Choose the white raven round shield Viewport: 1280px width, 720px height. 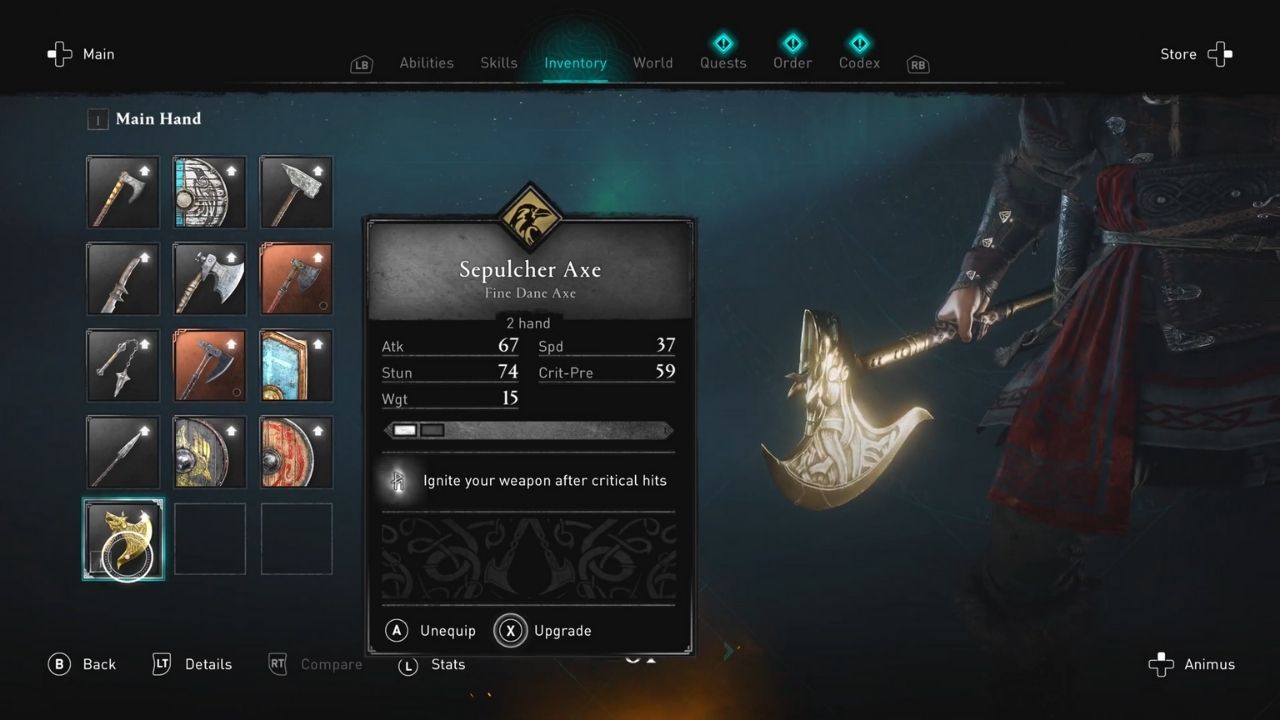tap(210, 192)
